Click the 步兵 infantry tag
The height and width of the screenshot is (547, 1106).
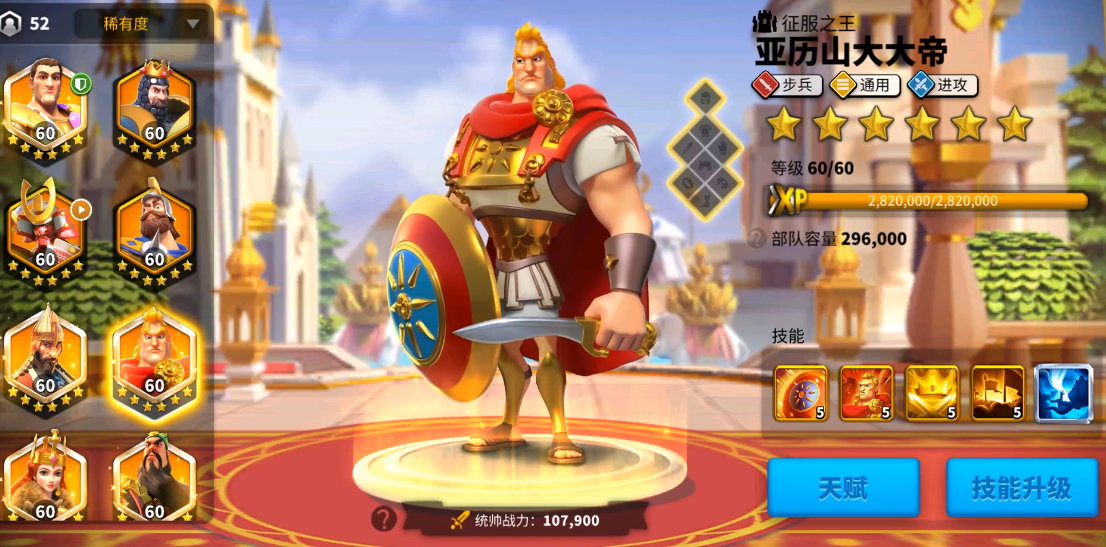[x=787, y=85]
